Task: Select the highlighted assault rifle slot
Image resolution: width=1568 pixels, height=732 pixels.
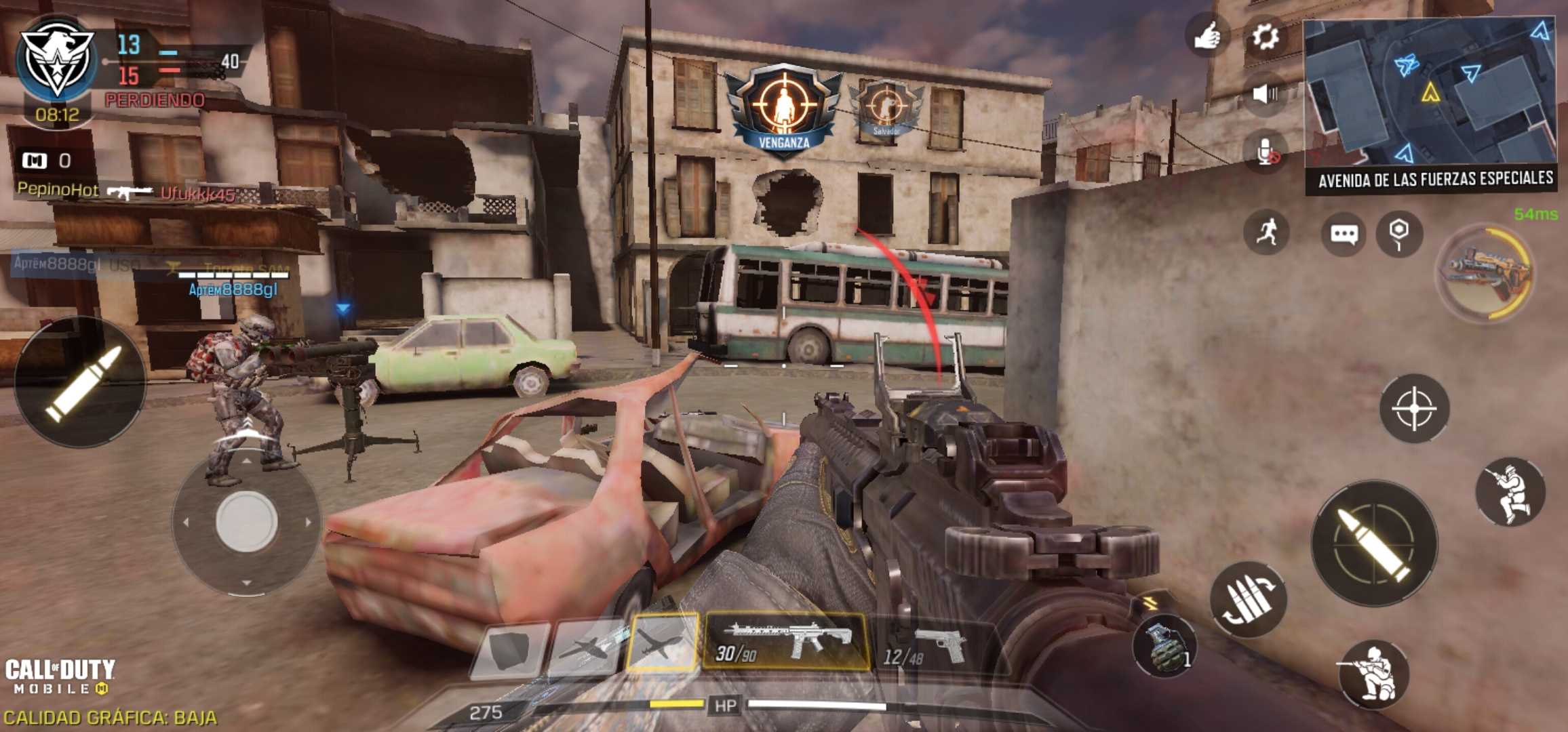Action: (785, 641)
